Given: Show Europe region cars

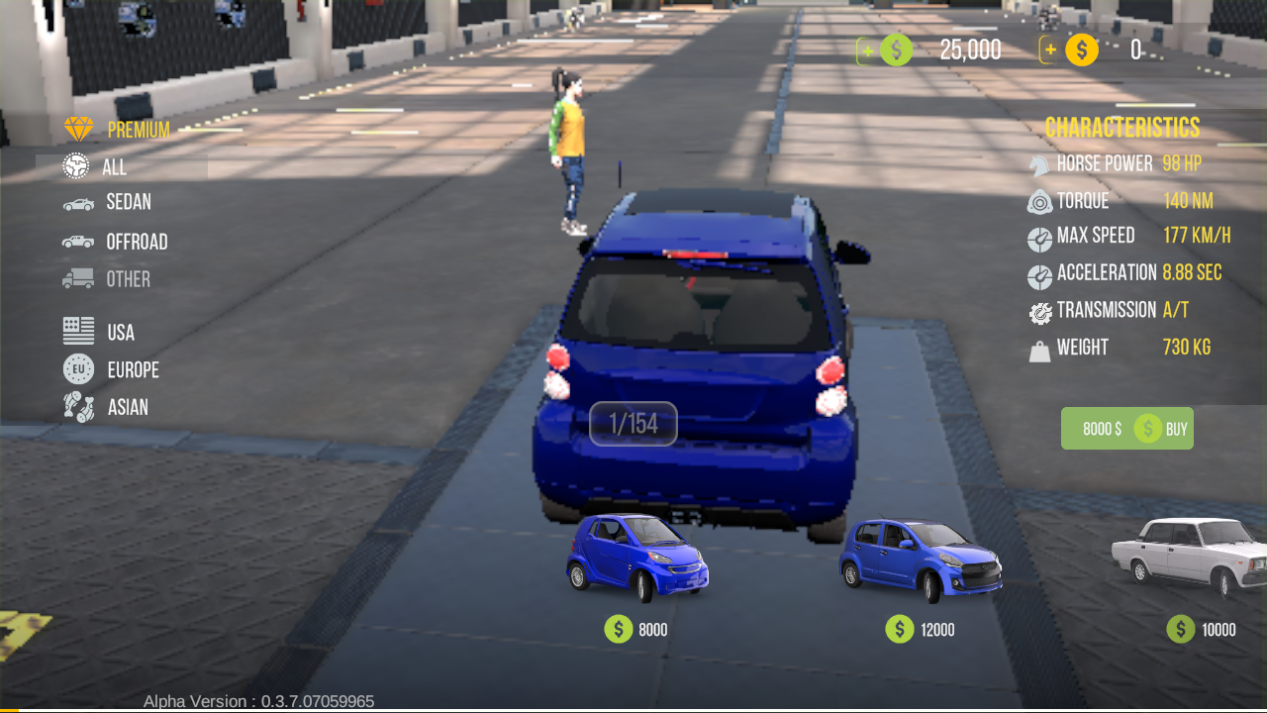Looking at the screenshot, I should coord(111,370).
